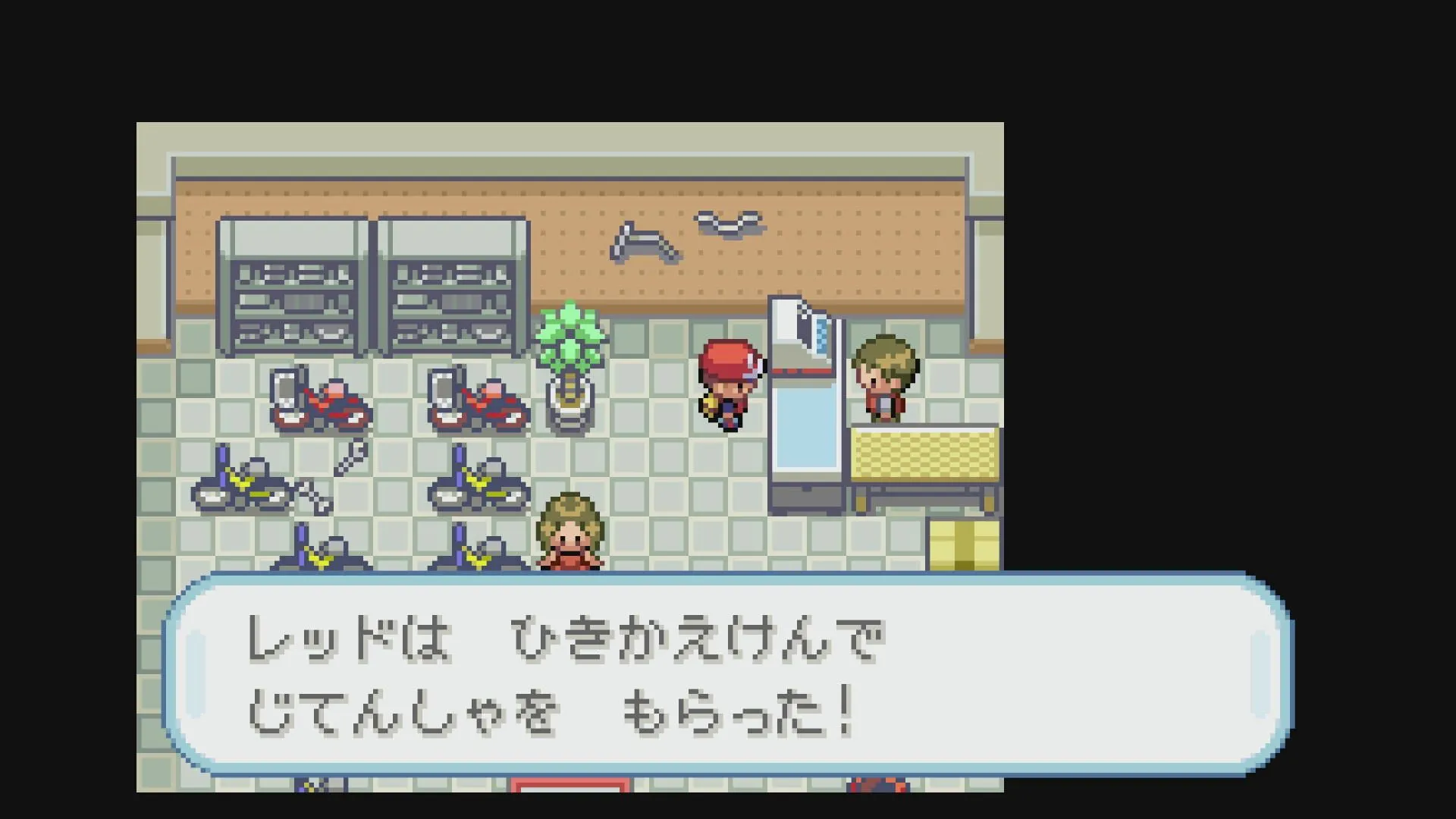Select the left parts shelf on the wall
The image size is (1456, 819).
tap(292, 288)
